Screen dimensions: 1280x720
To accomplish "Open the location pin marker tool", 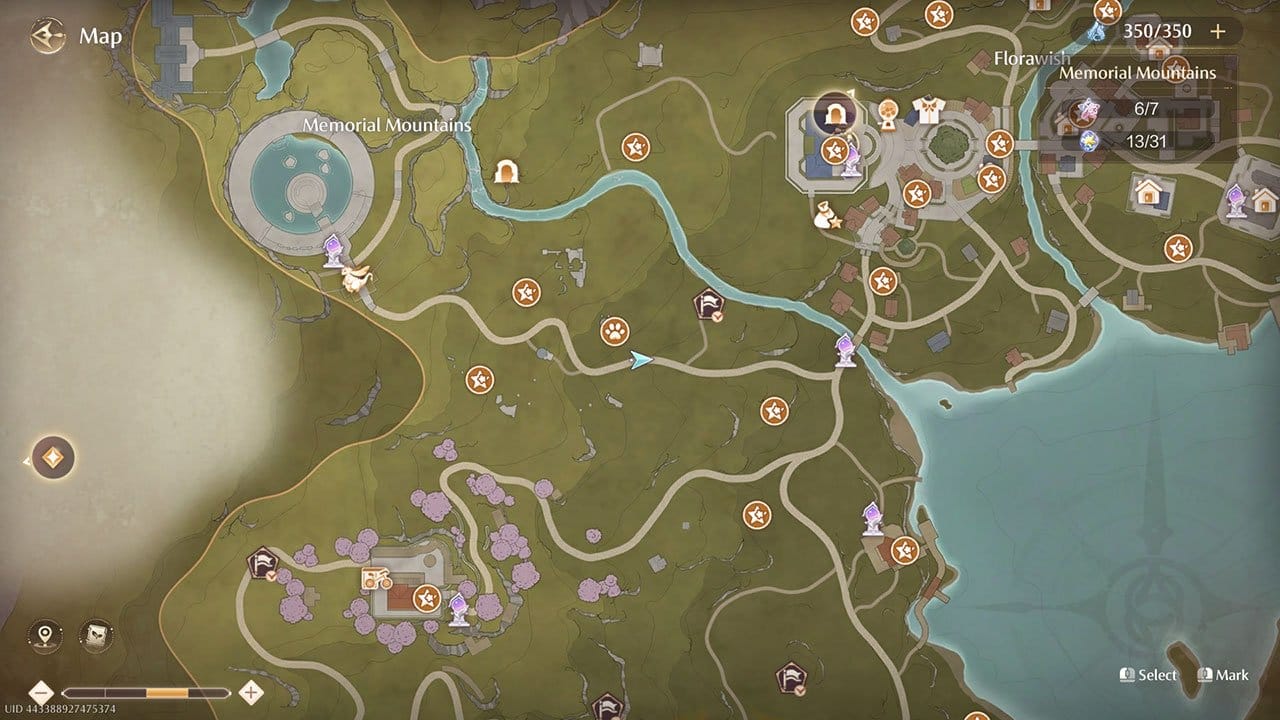I will [45, 634].
